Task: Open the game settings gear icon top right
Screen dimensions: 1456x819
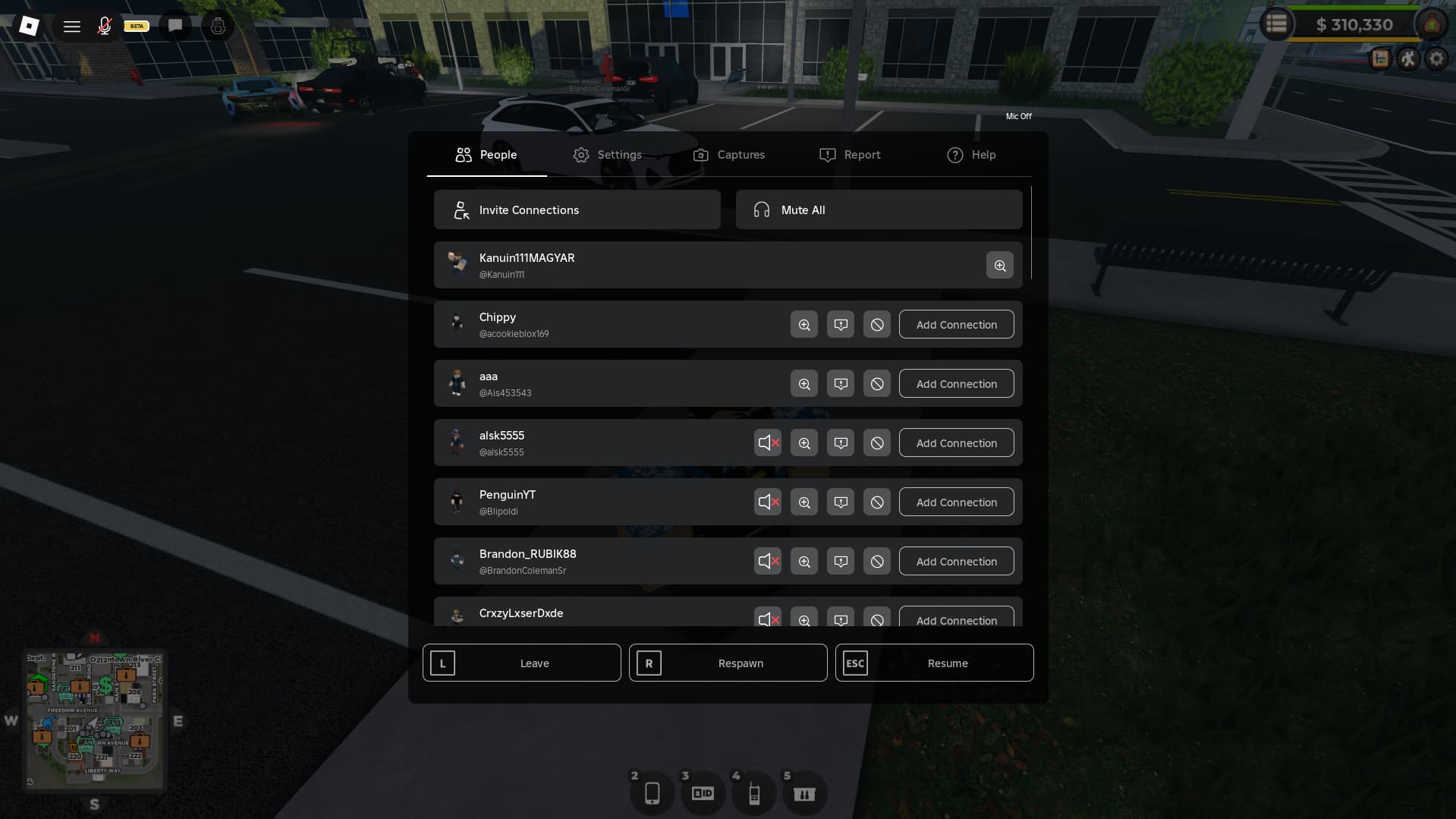Action: pyautogui.click(x=1436, y=58)
